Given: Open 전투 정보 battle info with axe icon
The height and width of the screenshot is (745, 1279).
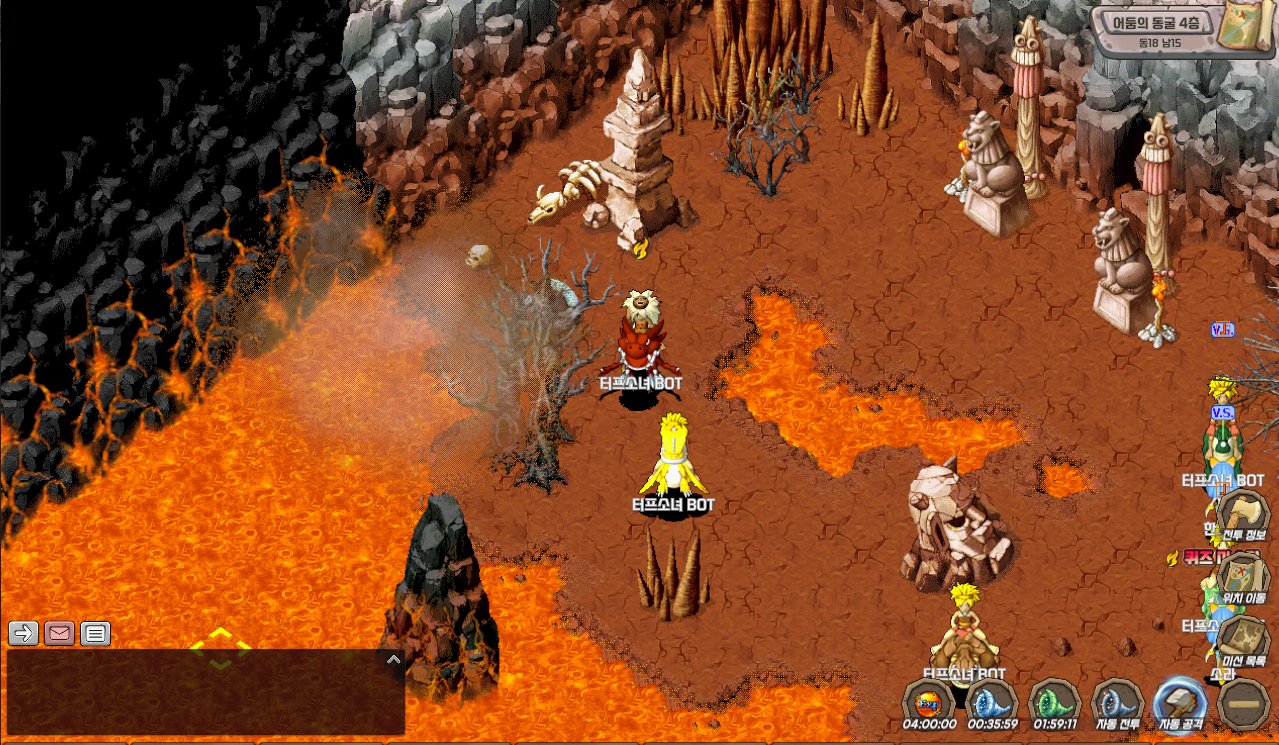Looking at the screenshot, I should [x=1243, y=517].
